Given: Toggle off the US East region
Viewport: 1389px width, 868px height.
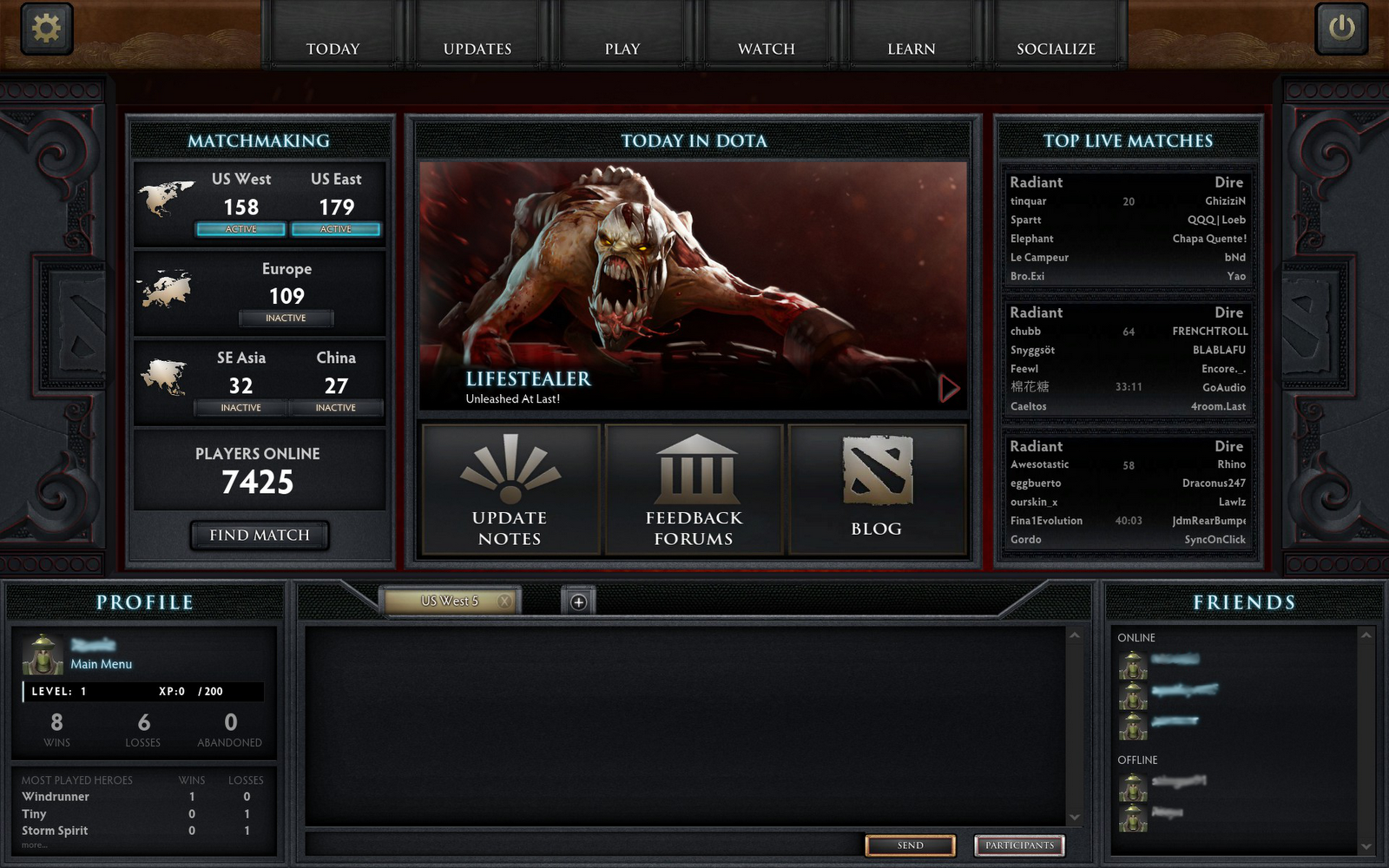Looking at the screenshot, I should tap(336, 228).
